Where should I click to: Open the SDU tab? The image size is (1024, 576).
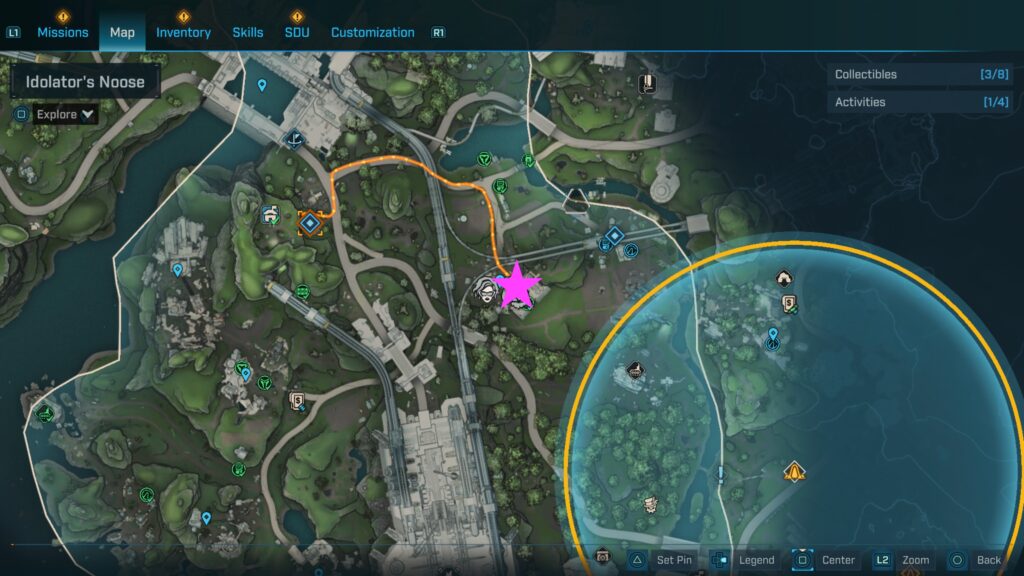point(296,32)
